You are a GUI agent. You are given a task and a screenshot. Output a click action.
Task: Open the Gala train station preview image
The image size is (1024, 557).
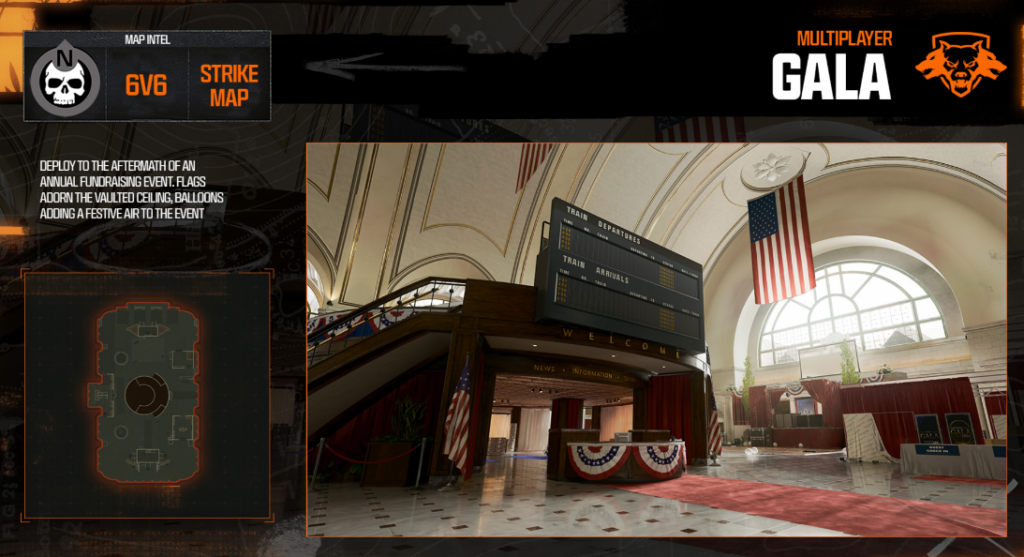(x=656, y=340)
